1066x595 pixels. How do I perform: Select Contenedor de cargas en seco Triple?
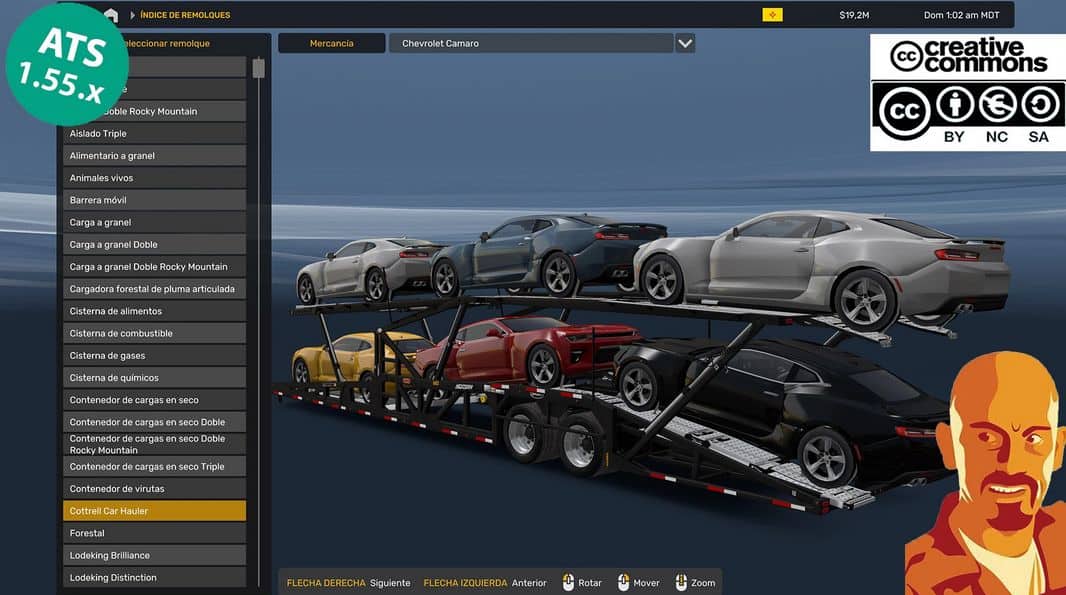pyautogui.click(x=154, y=466)
